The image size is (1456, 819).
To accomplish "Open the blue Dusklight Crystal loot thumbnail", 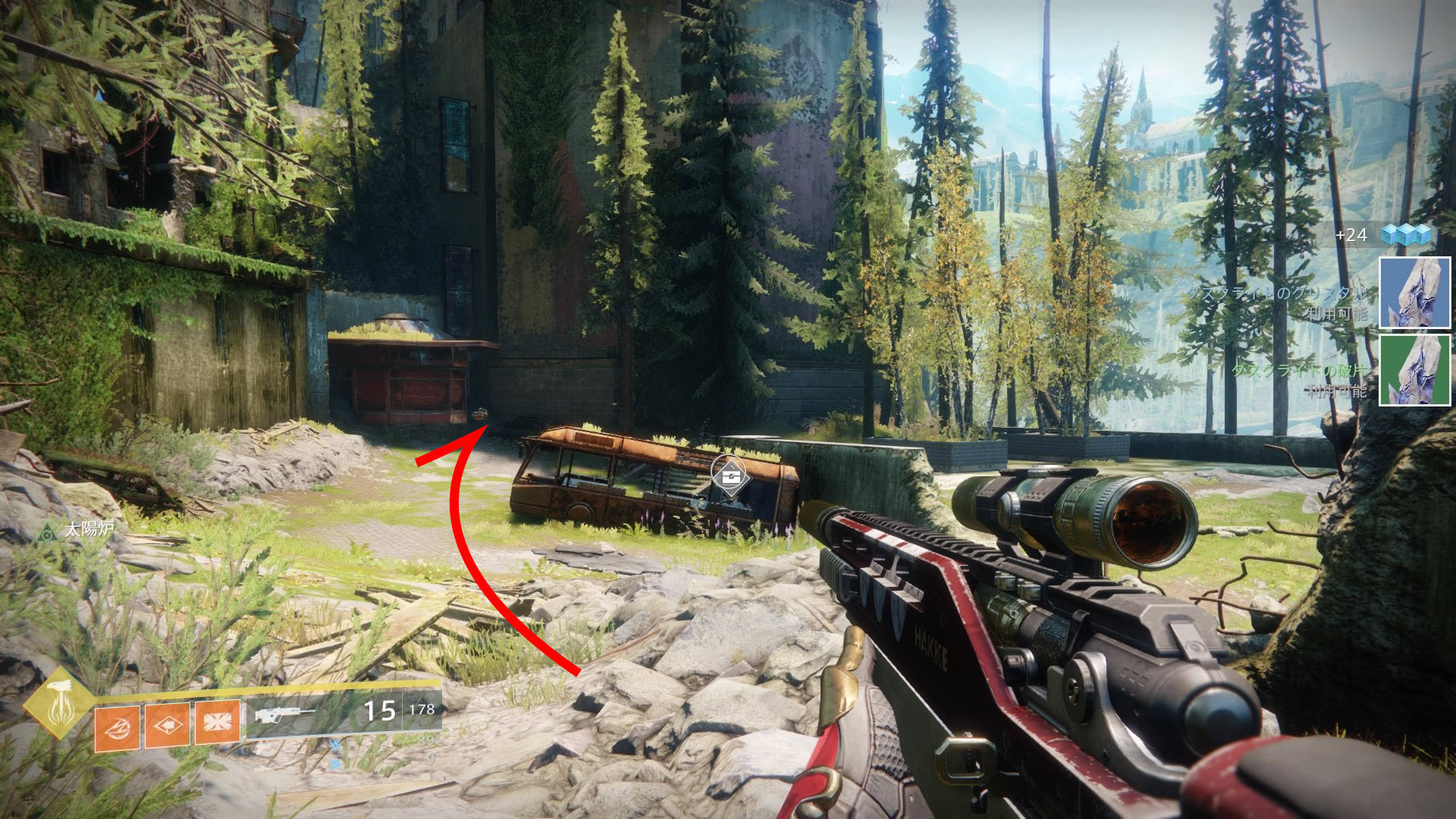I will 1414,293.
